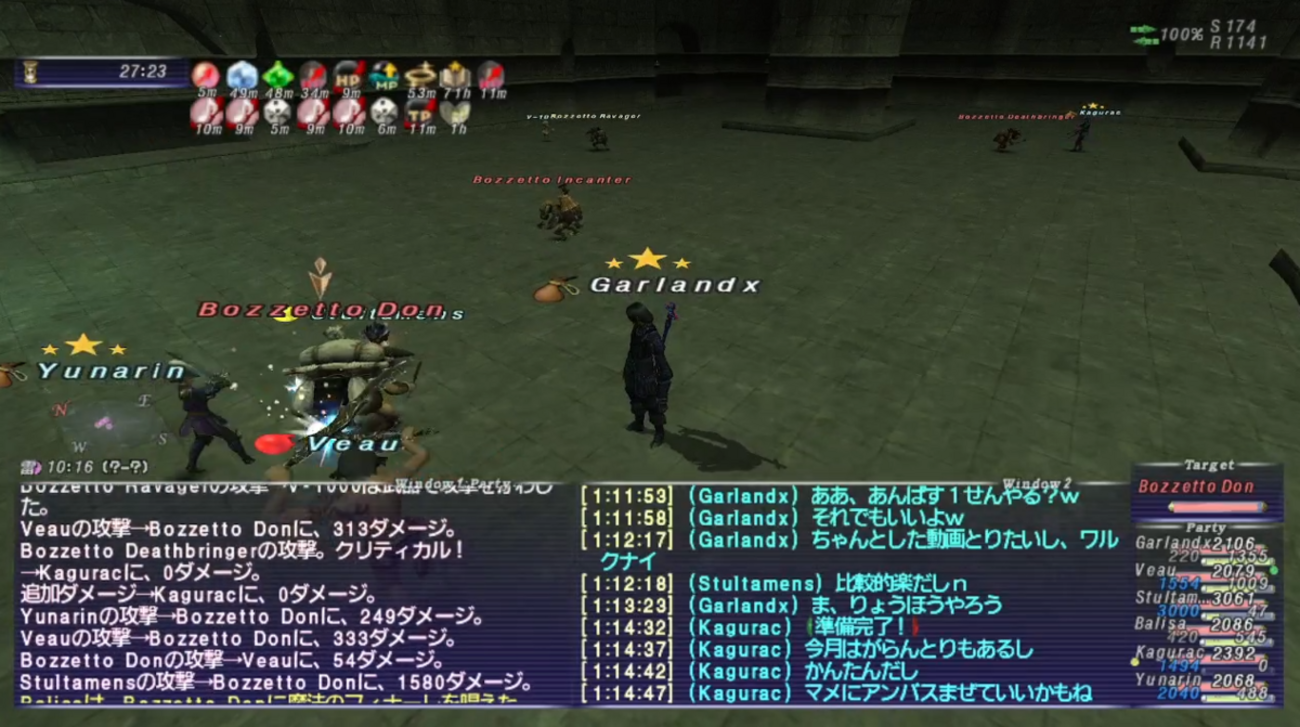Click the golden halo buff icon showing 53m
1300x727 pixels.
point(420,74)
